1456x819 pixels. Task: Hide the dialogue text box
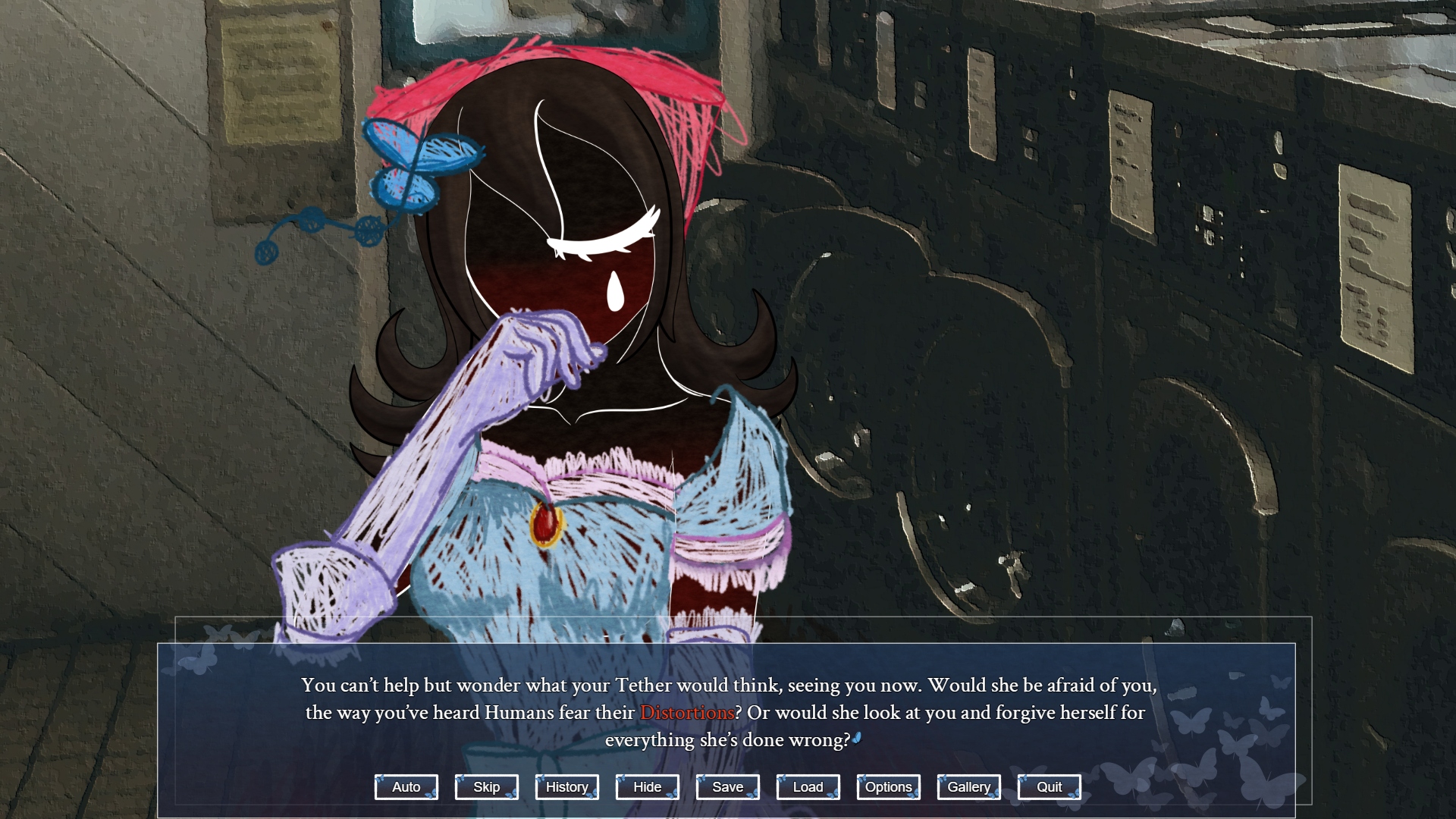click(x=647, y=787)
